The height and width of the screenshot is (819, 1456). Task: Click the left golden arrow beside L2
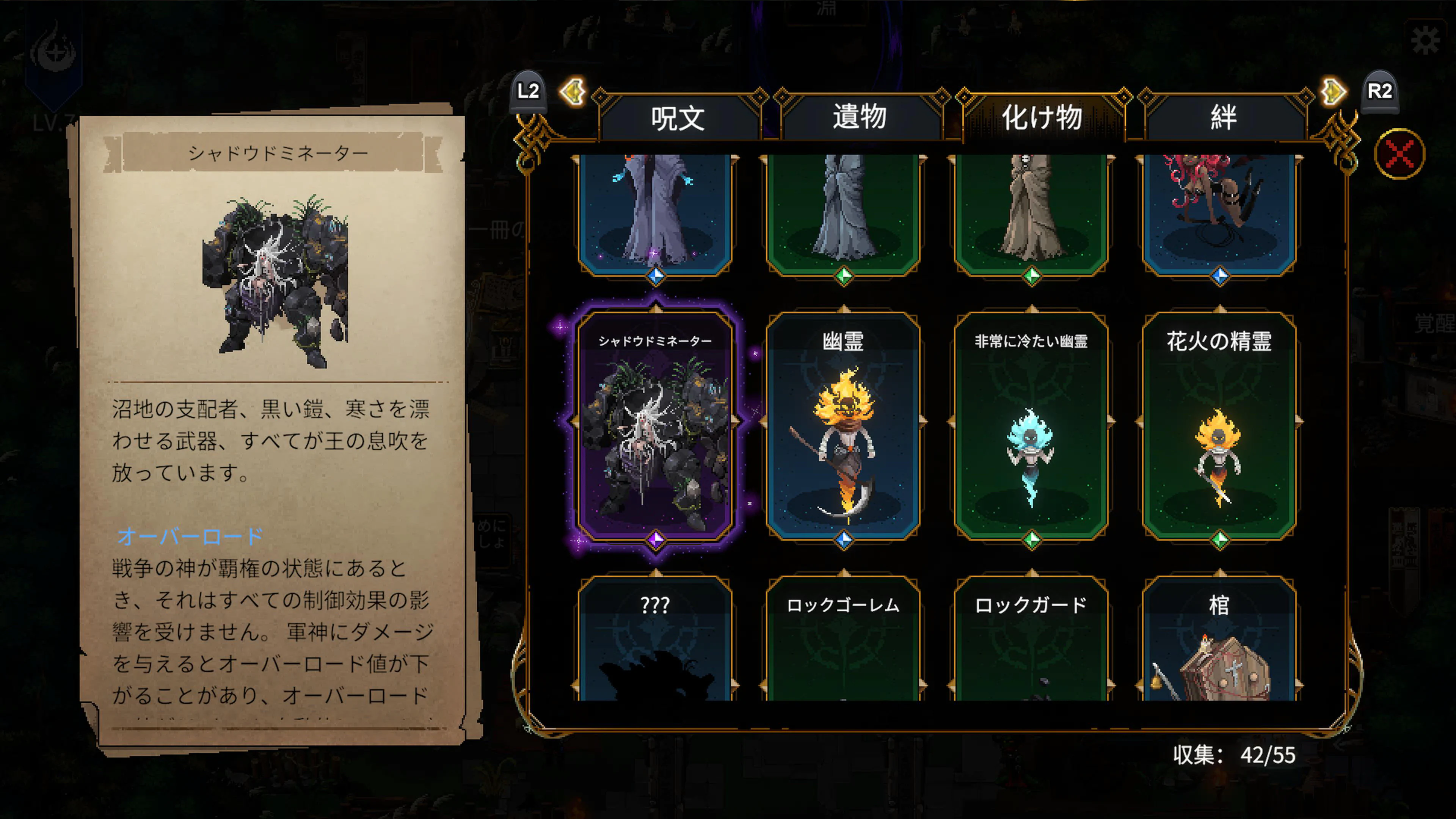(x=573, y=91)
